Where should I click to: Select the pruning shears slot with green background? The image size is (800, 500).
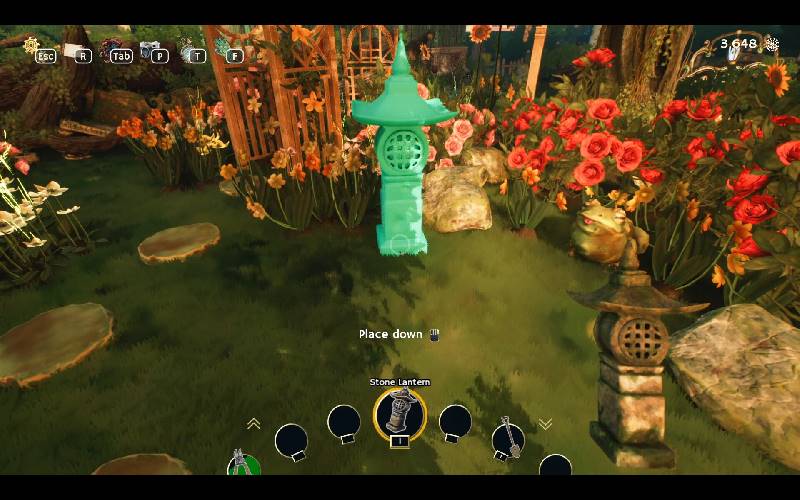pyautogui.click(x=241, y=464)
